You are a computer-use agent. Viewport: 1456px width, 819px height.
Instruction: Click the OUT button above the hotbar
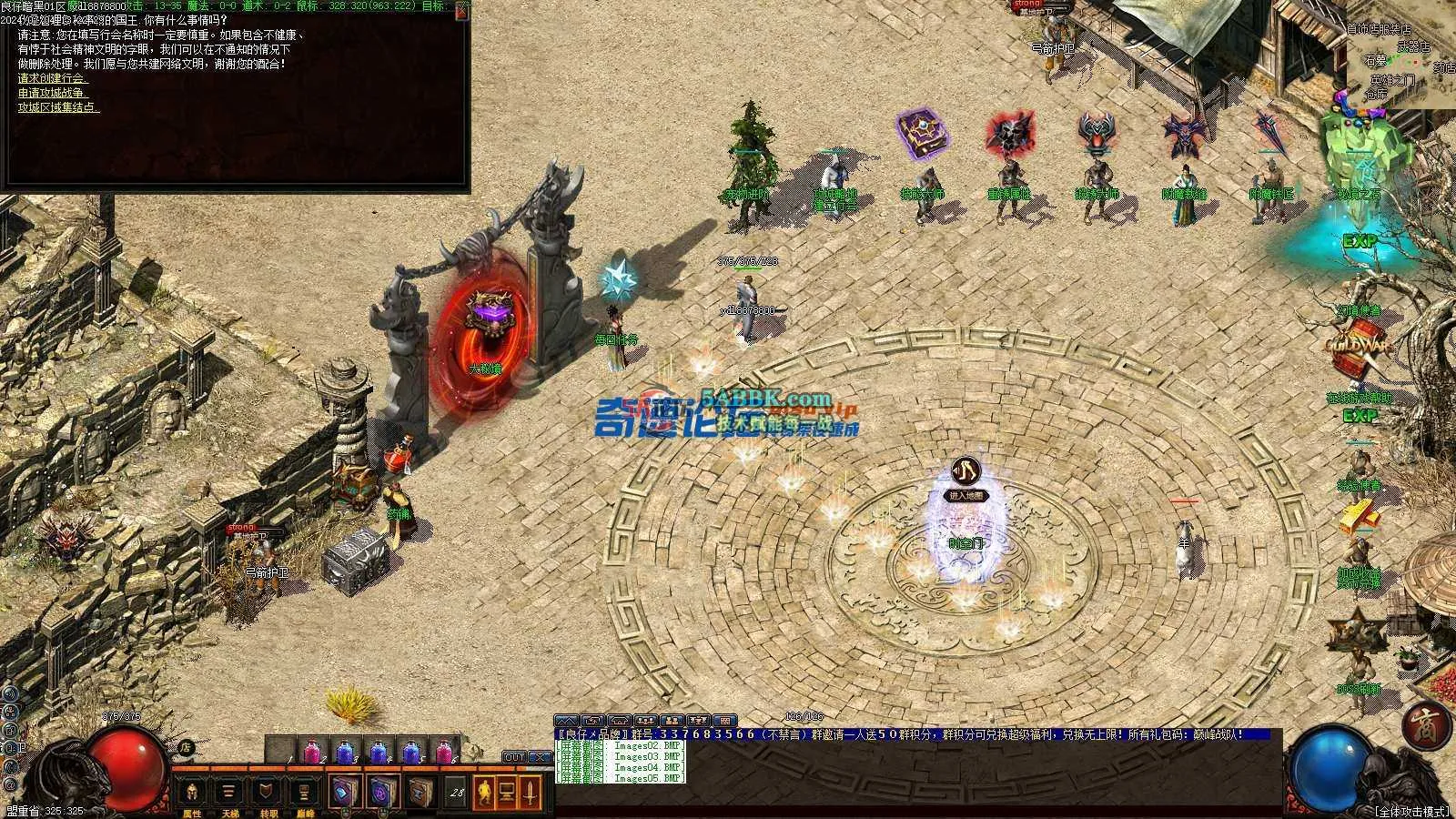pyautogui.click(x=514, y=757)
